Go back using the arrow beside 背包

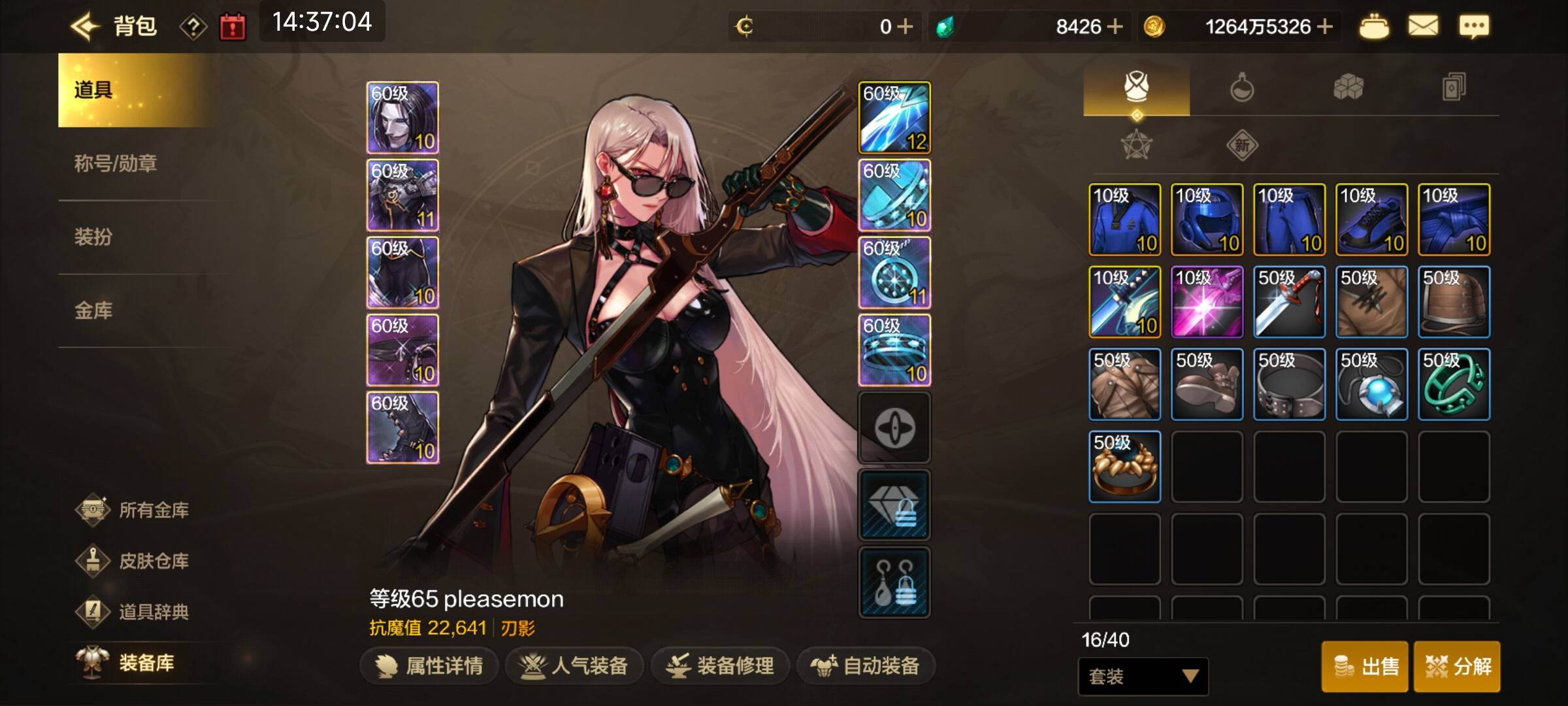pos(85,27)
